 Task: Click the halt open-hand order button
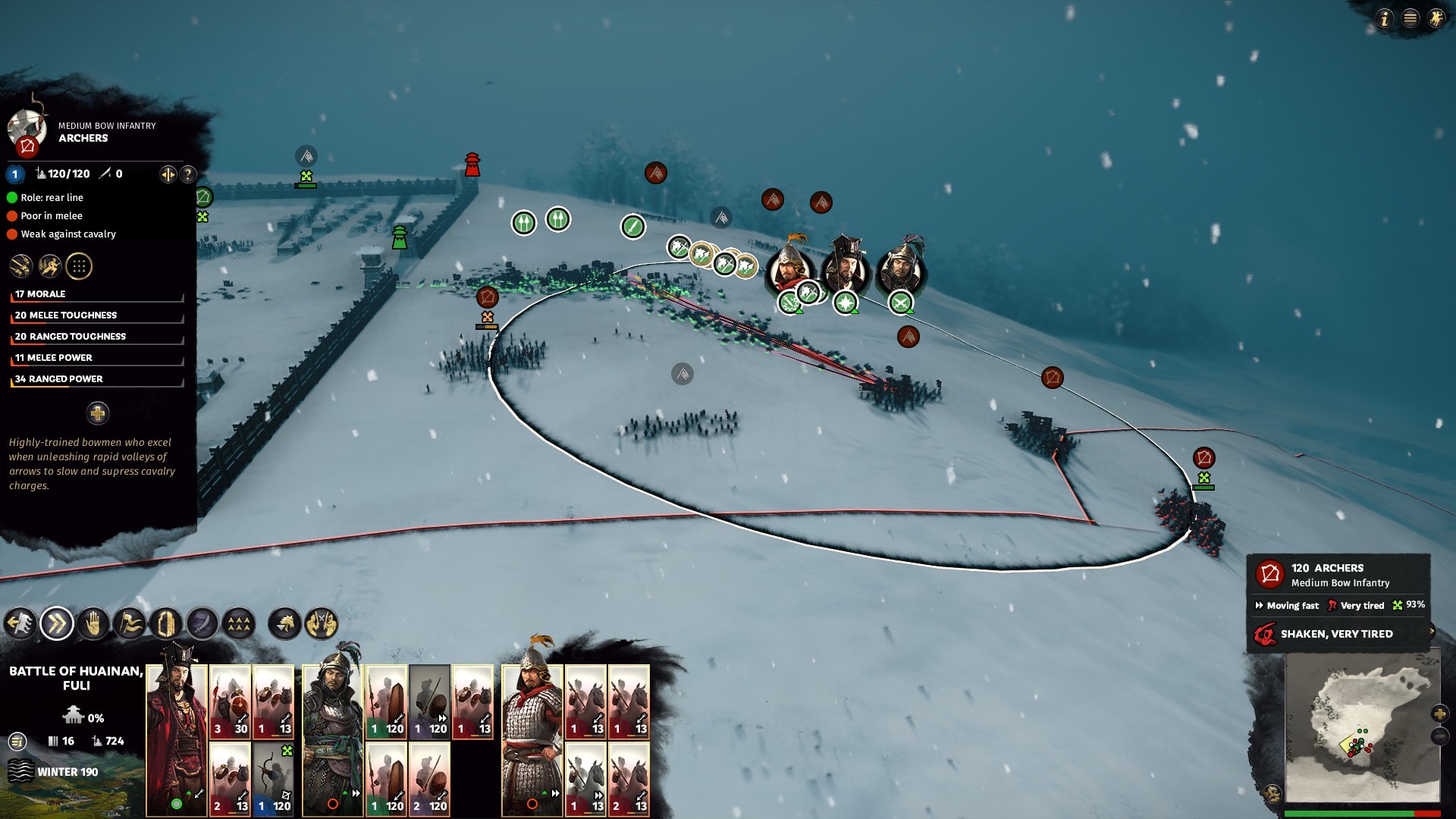coord(93,624)
